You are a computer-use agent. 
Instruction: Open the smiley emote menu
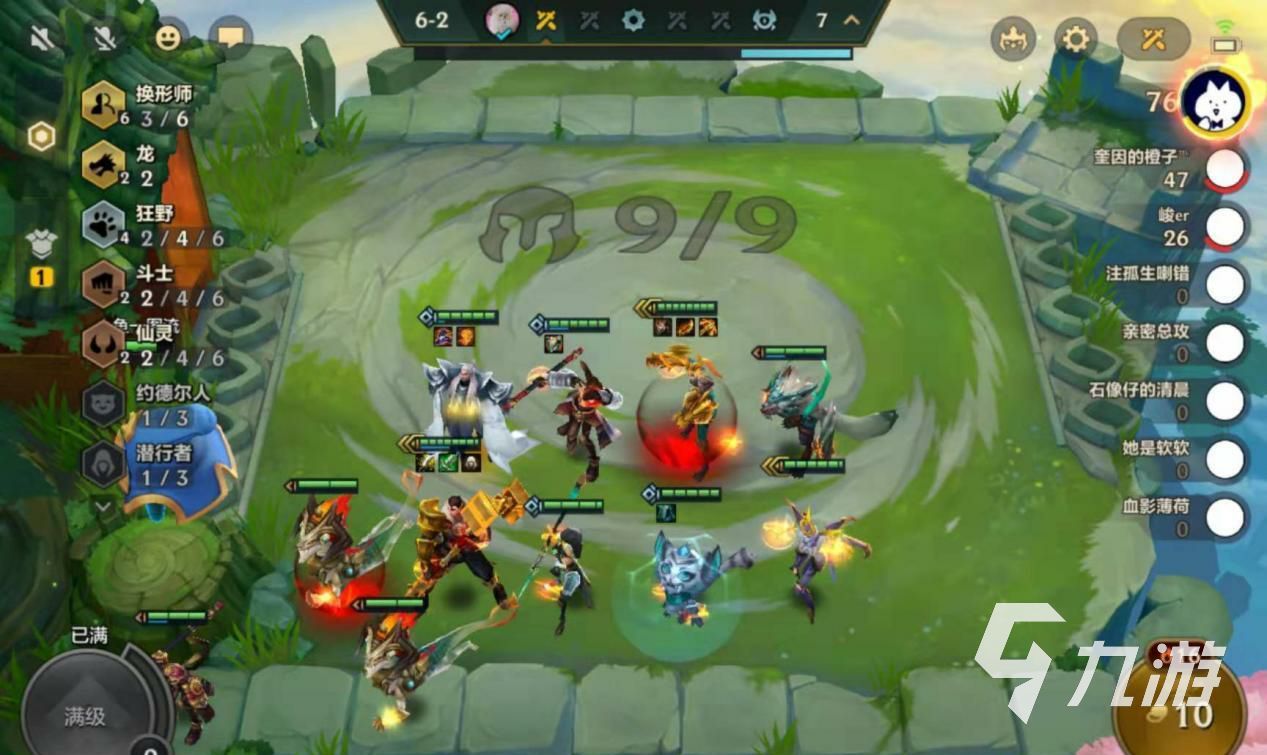click(x=168, y=38)
